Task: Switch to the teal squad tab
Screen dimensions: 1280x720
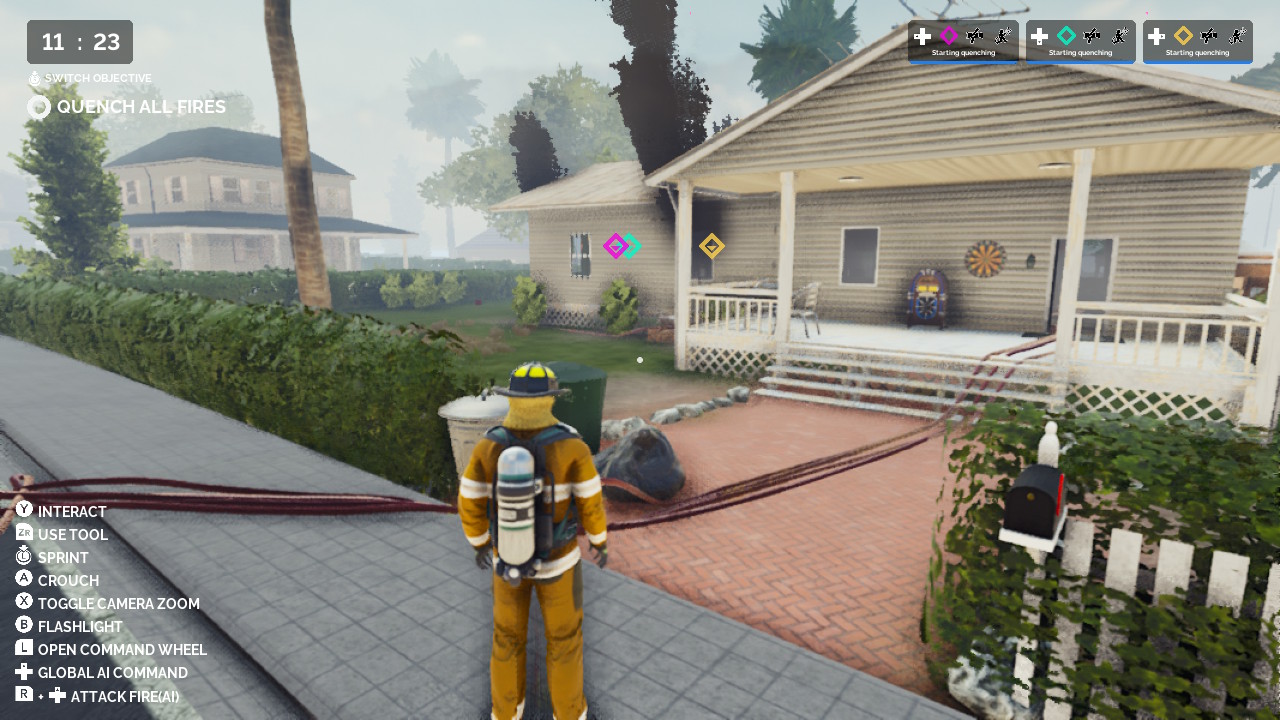Action: pyautogui.click(x=1080, y=40)
